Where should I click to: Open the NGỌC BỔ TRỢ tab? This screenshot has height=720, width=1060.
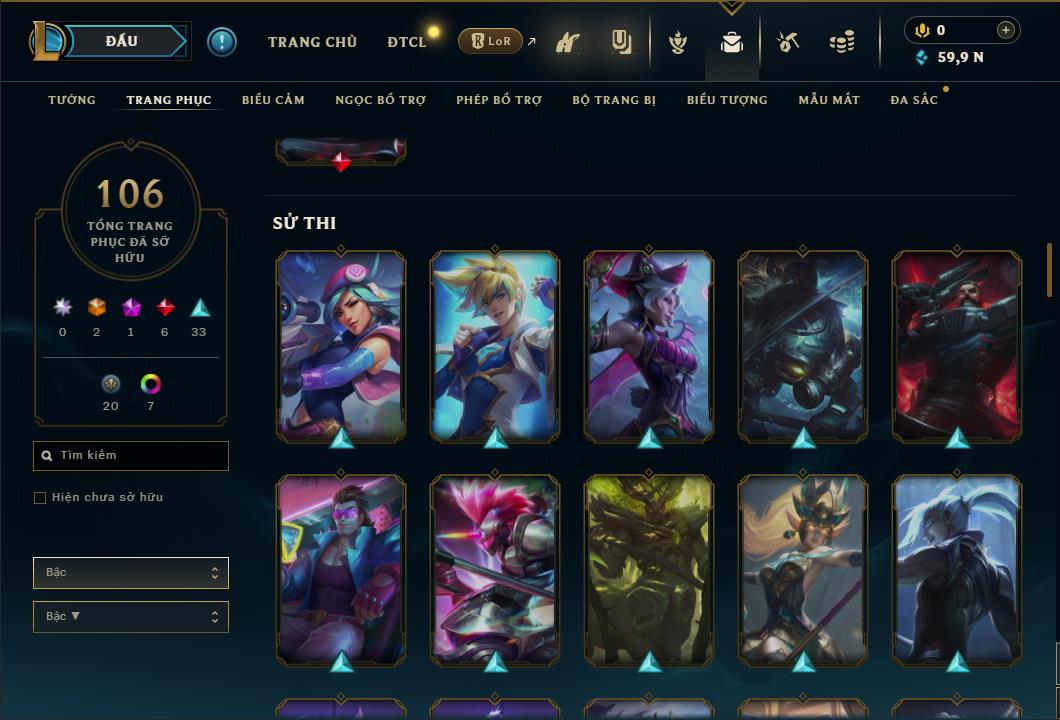380,100
